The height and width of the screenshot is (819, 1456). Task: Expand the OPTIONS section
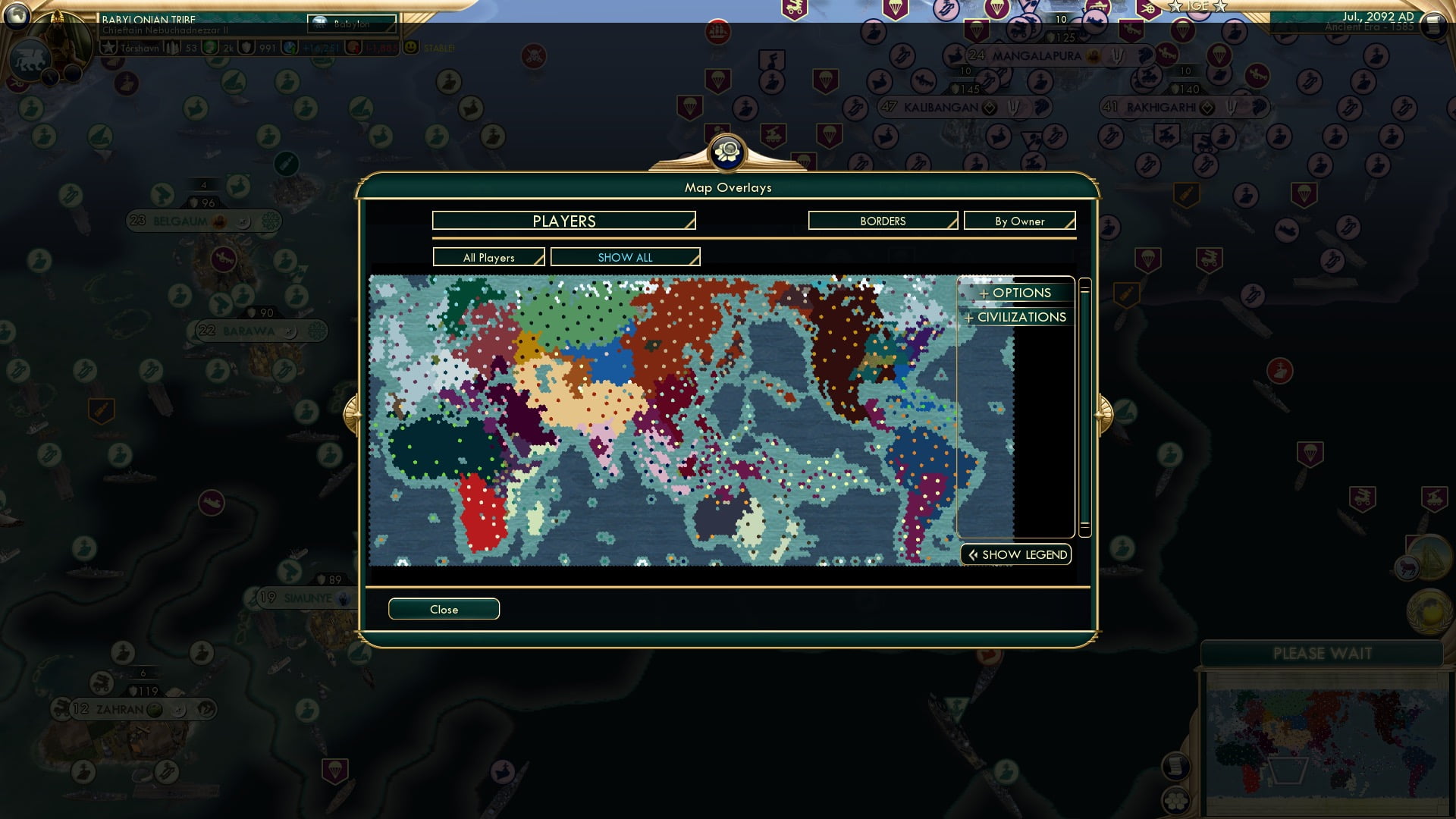(1015, 293)
